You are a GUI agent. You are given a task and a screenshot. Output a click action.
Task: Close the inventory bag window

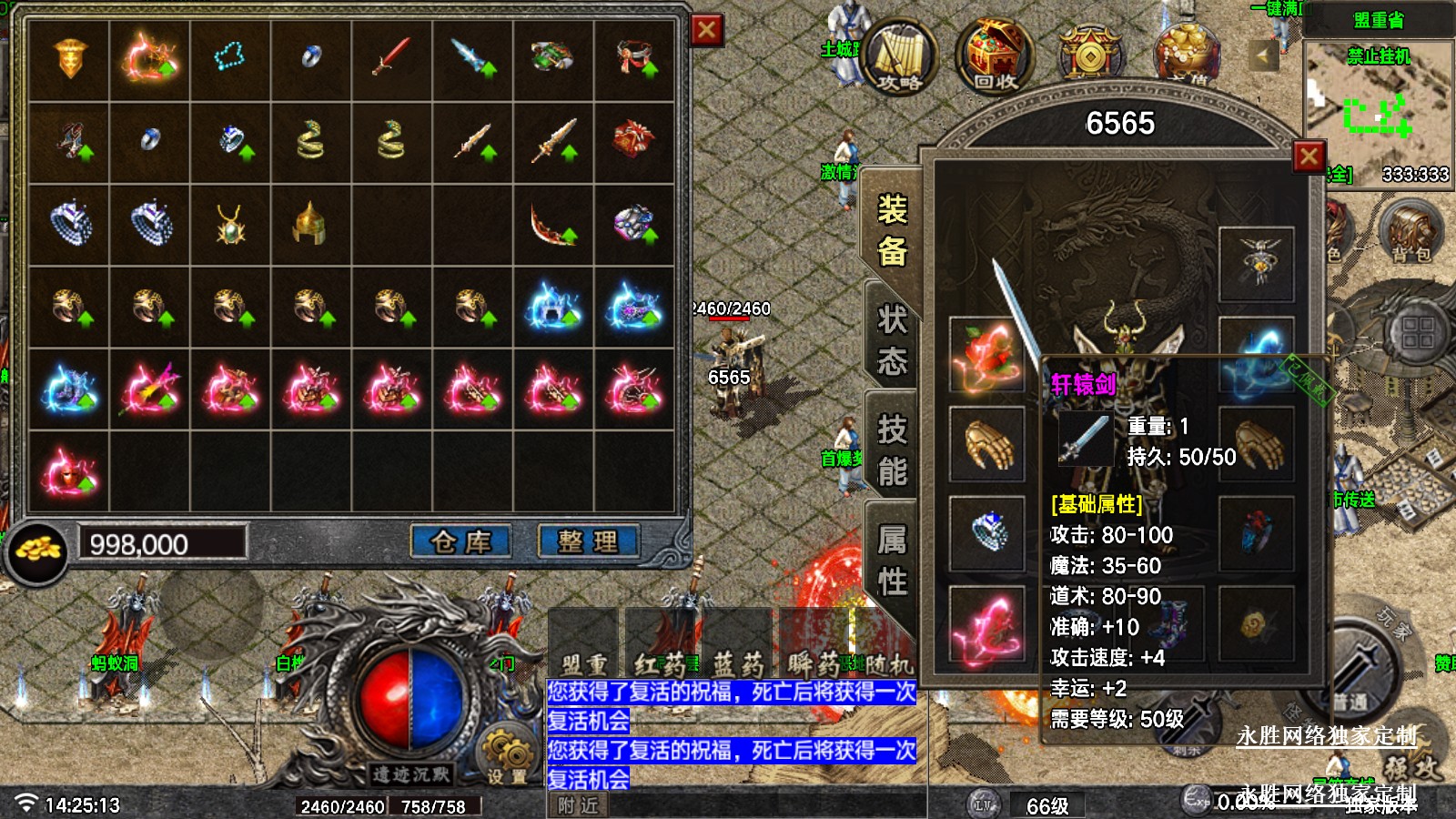point(706,31)
